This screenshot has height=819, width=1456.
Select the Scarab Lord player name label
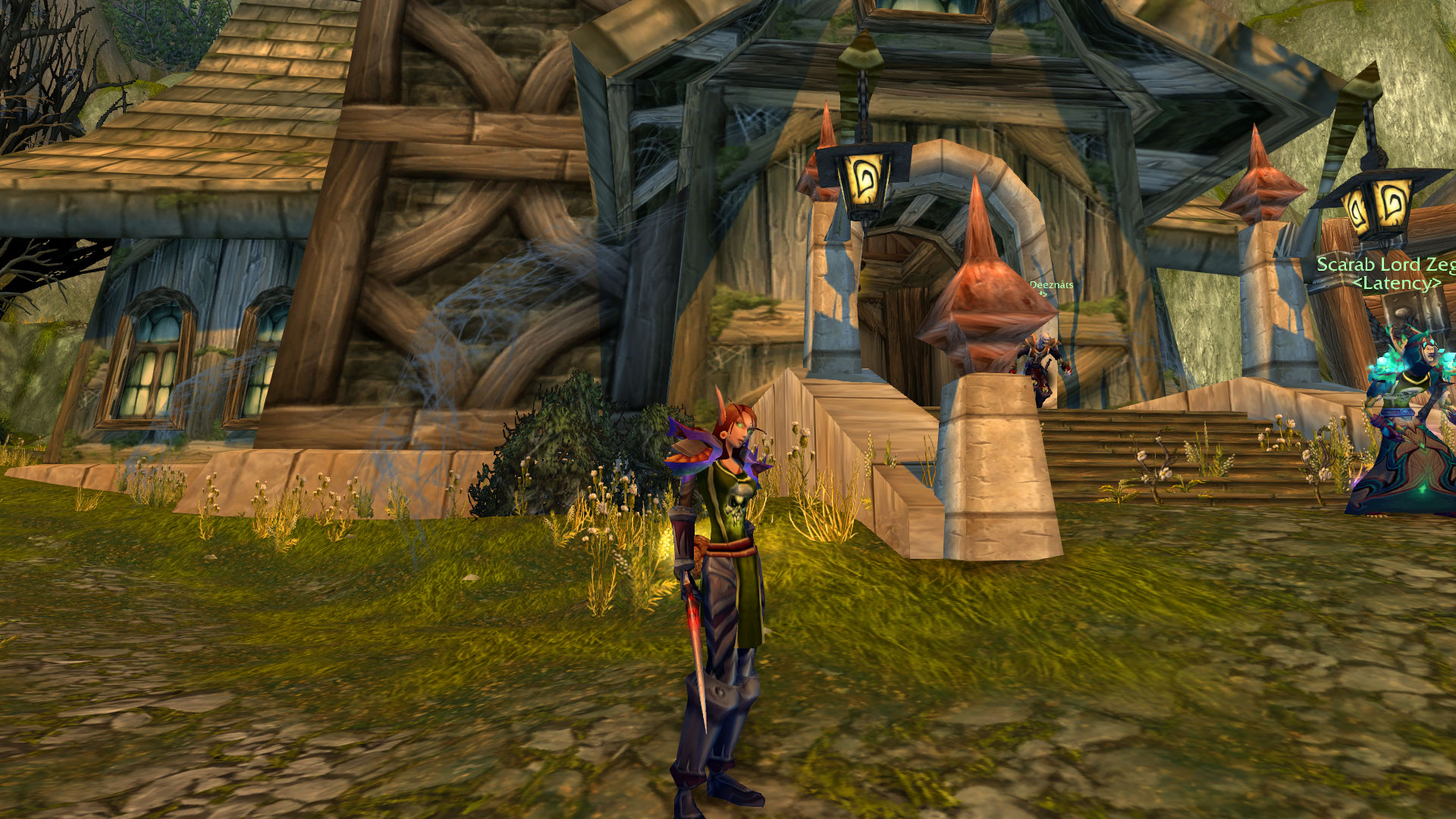1385,265
